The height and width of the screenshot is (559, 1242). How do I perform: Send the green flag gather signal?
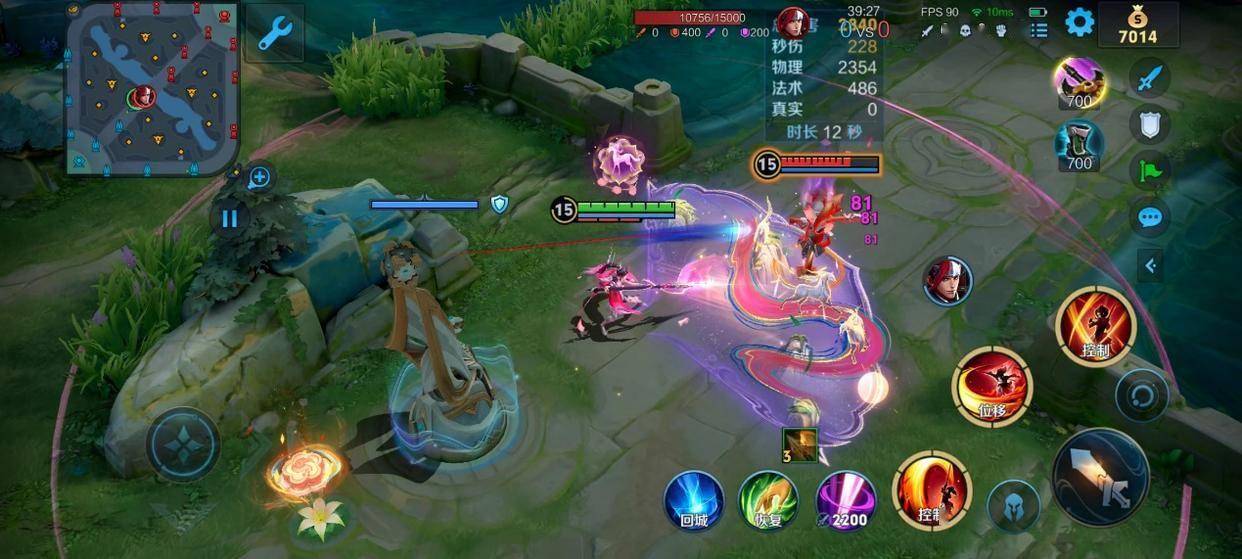1150,169
